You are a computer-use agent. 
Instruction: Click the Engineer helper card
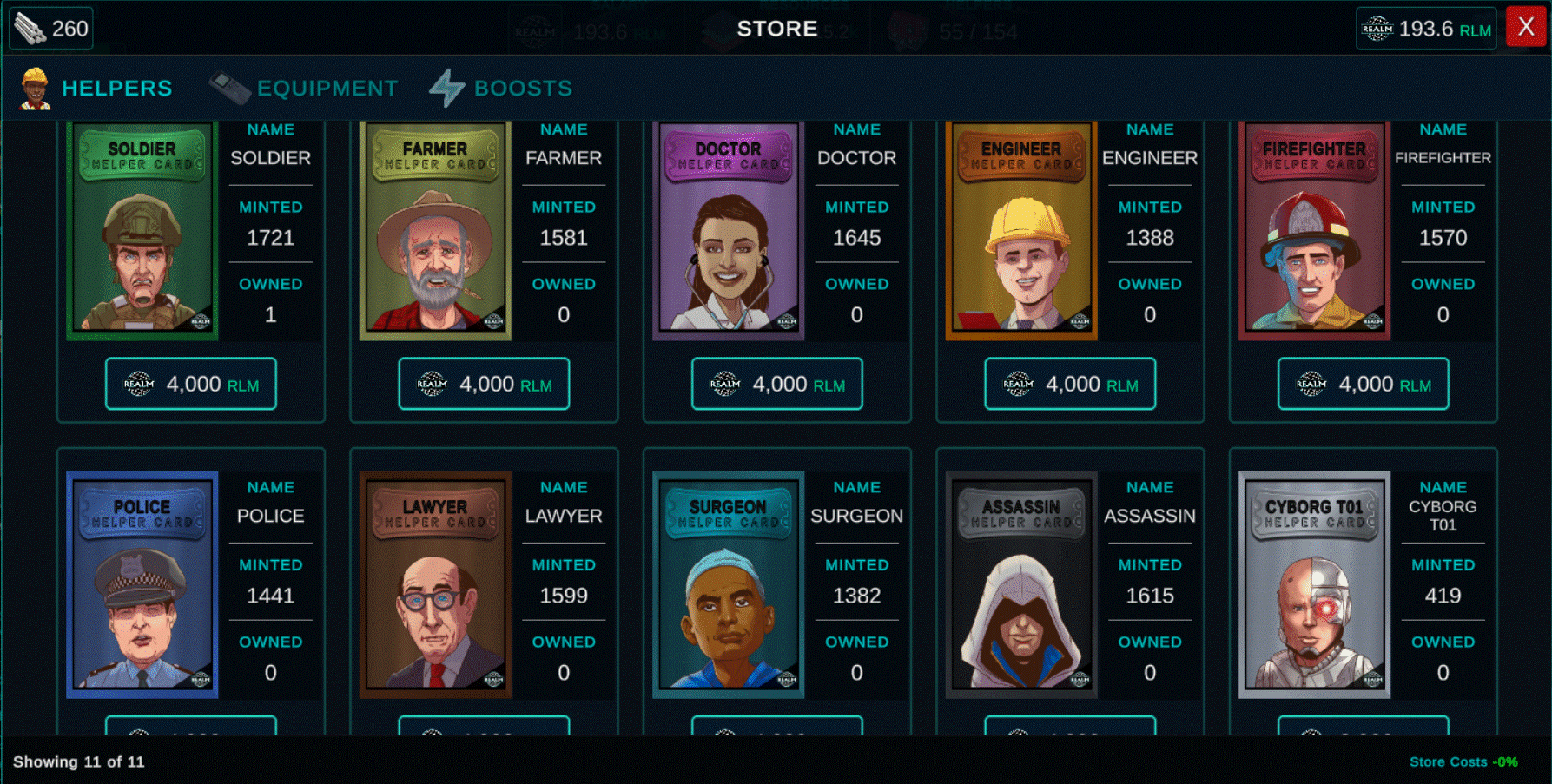pos(1021,230)
